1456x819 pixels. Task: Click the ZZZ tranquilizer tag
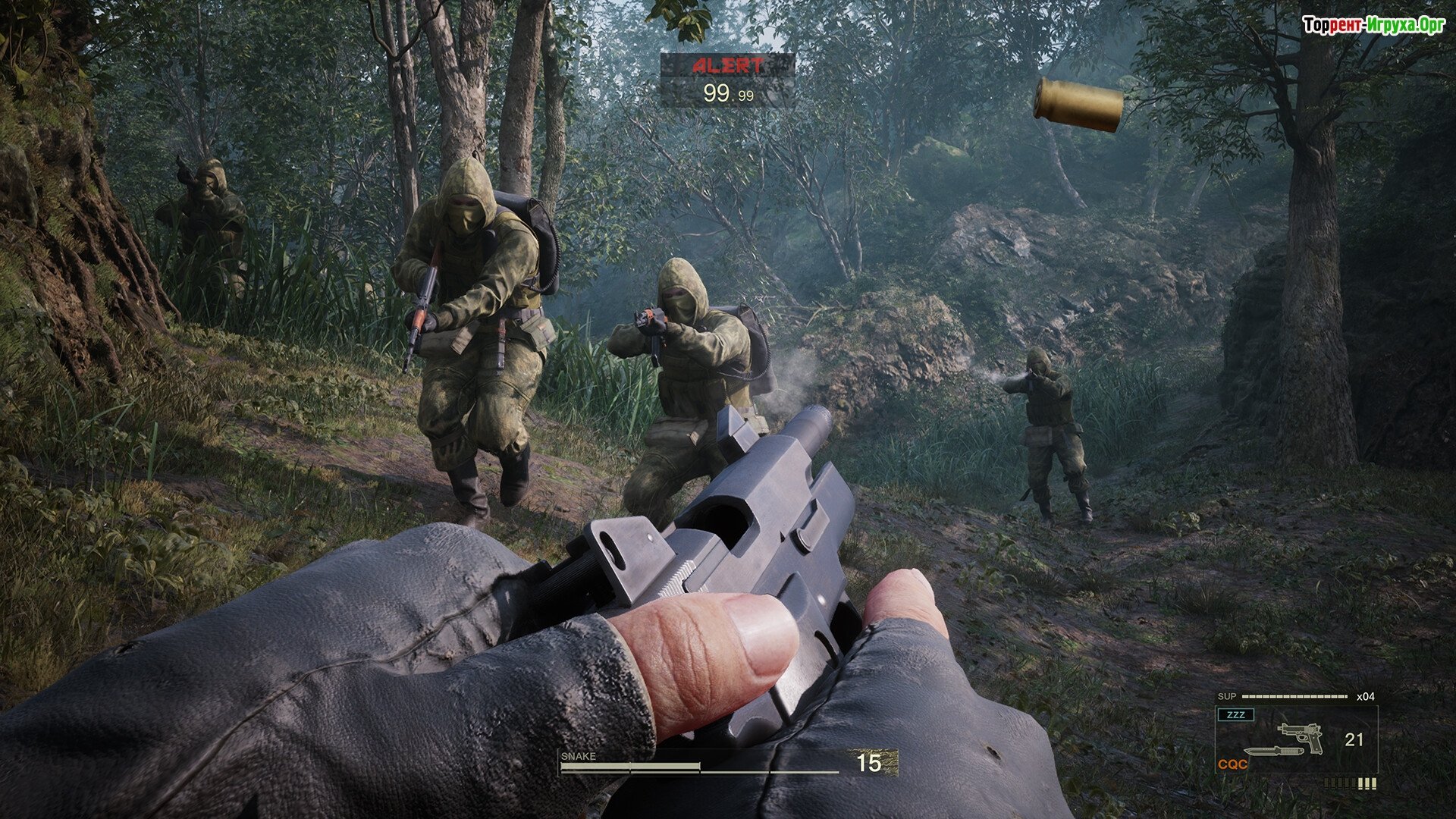[1235, 715]
